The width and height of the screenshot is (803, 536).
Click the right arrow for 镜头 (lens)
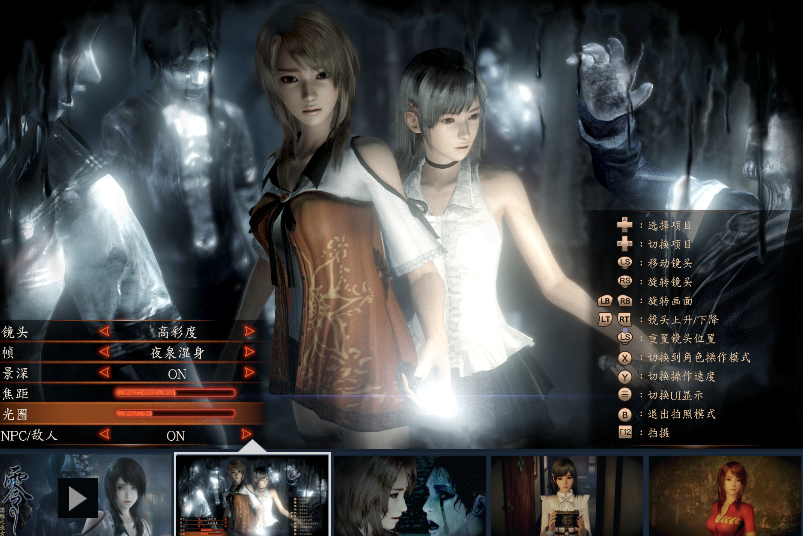(x=249, y=331)
